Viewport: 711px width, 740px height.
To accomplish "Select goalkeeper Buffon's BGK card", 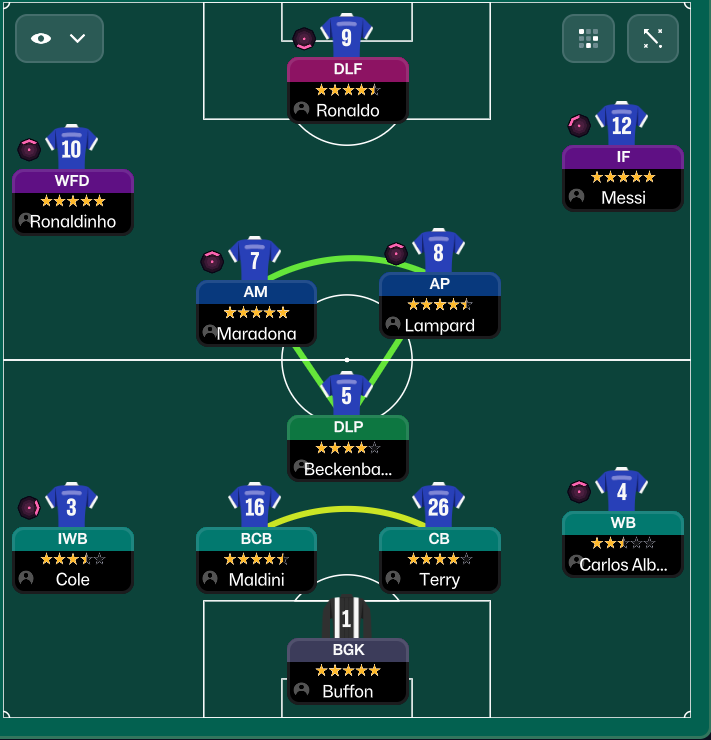I will pyautogui.click(x=347, y=672).
